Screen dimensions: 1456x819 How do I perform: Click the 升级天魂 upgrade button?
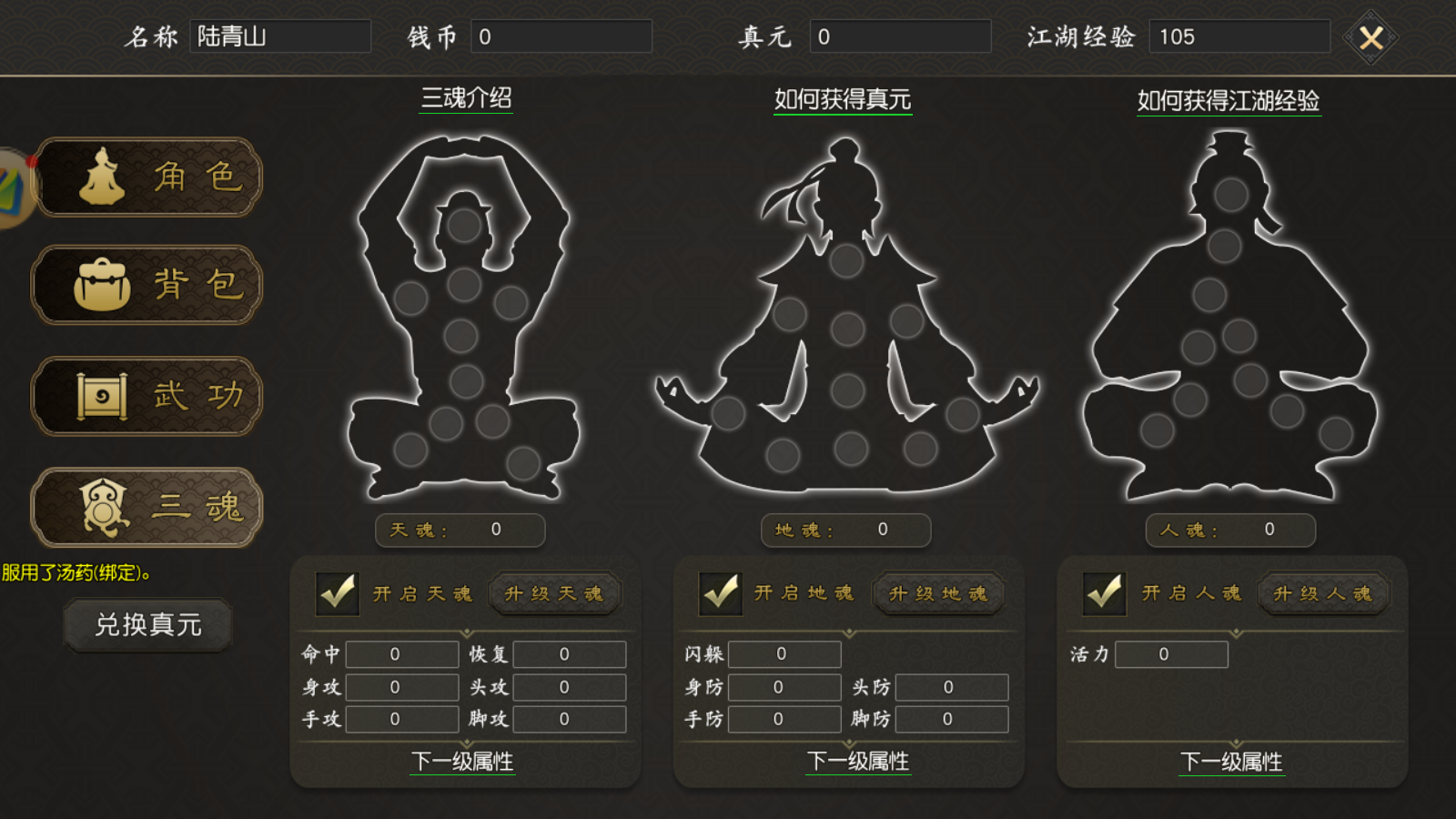554,593
